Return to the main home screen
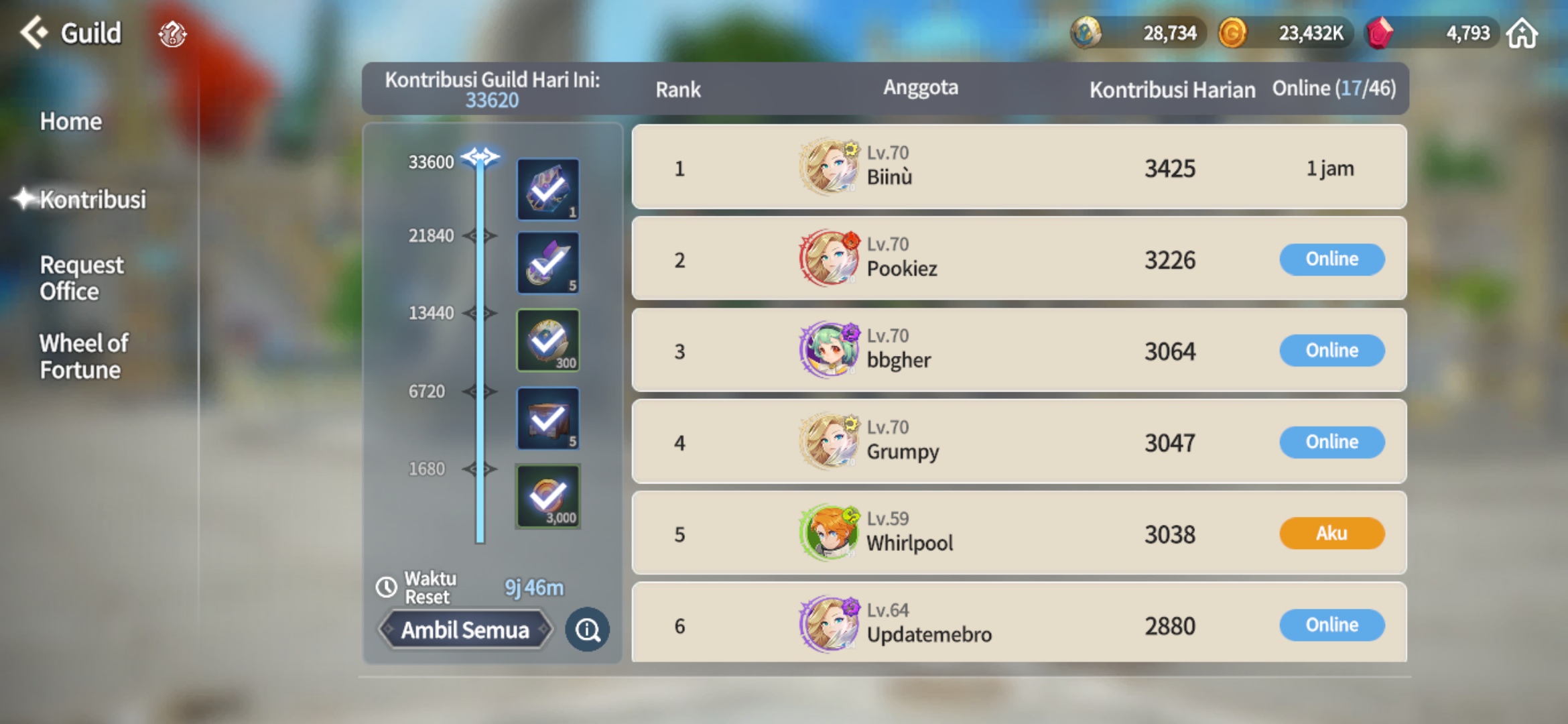 1522,33
